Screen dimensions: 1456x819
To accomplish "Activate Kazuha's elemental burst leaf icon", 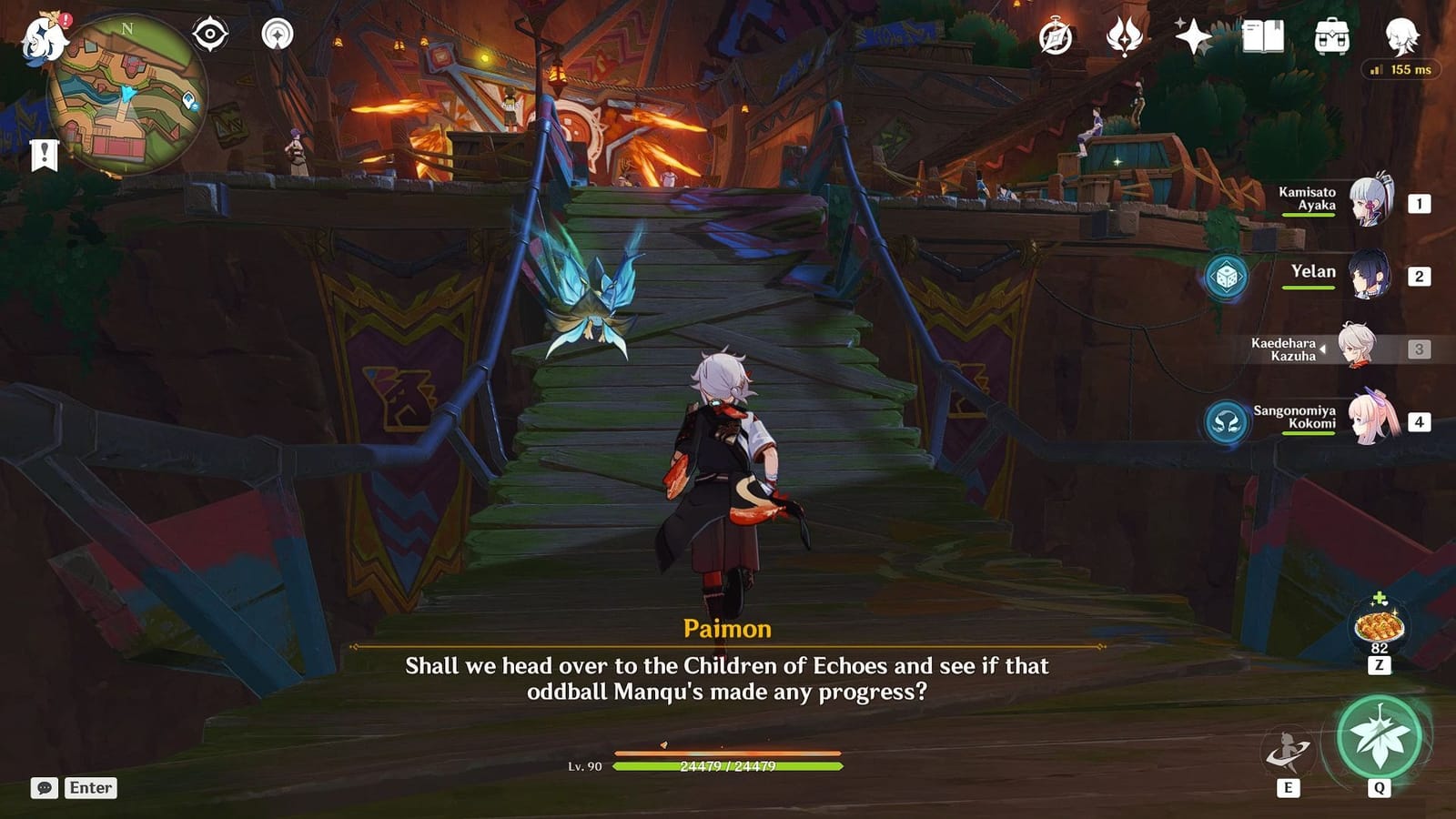I will coord(1378,733).
